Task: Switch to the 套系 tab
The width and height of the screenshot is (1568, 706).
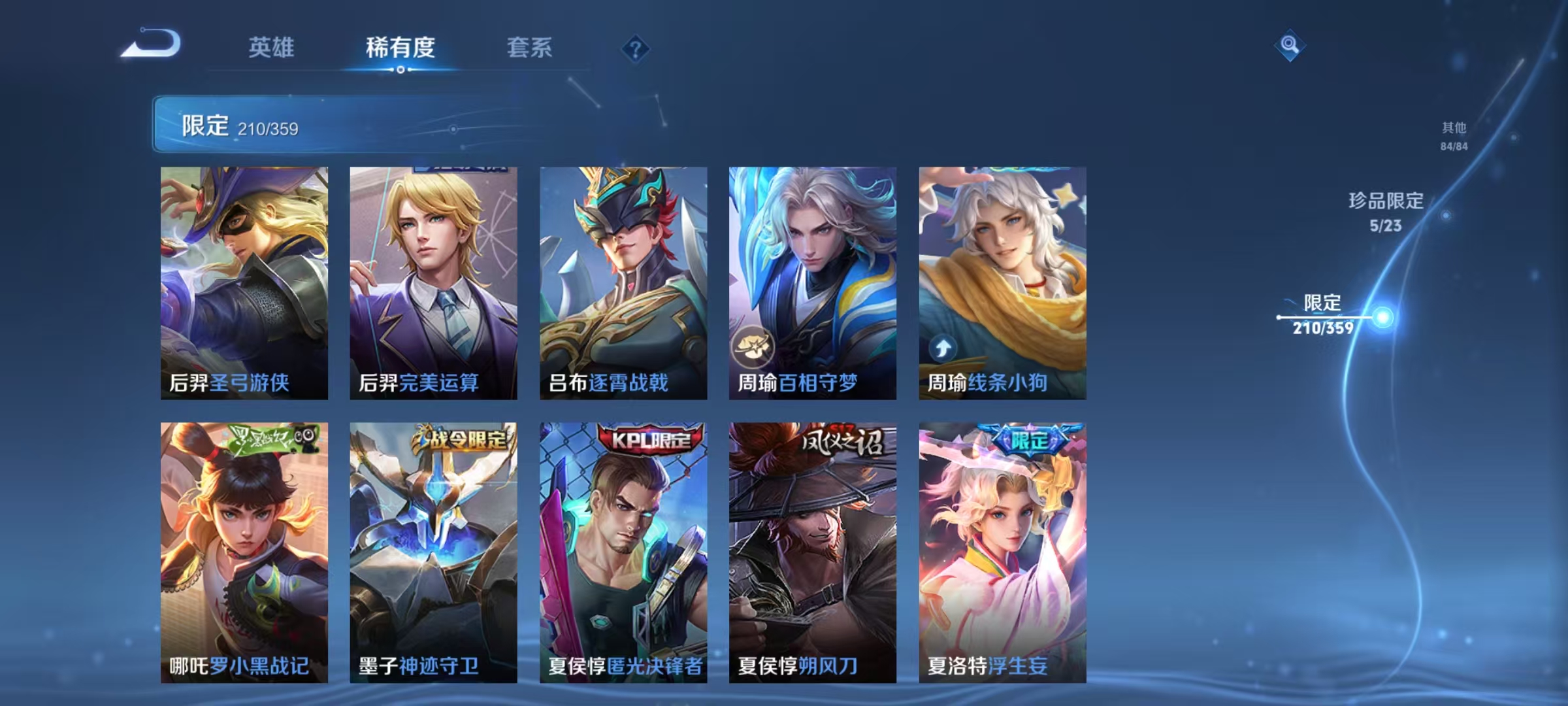Action: point(529,47)
